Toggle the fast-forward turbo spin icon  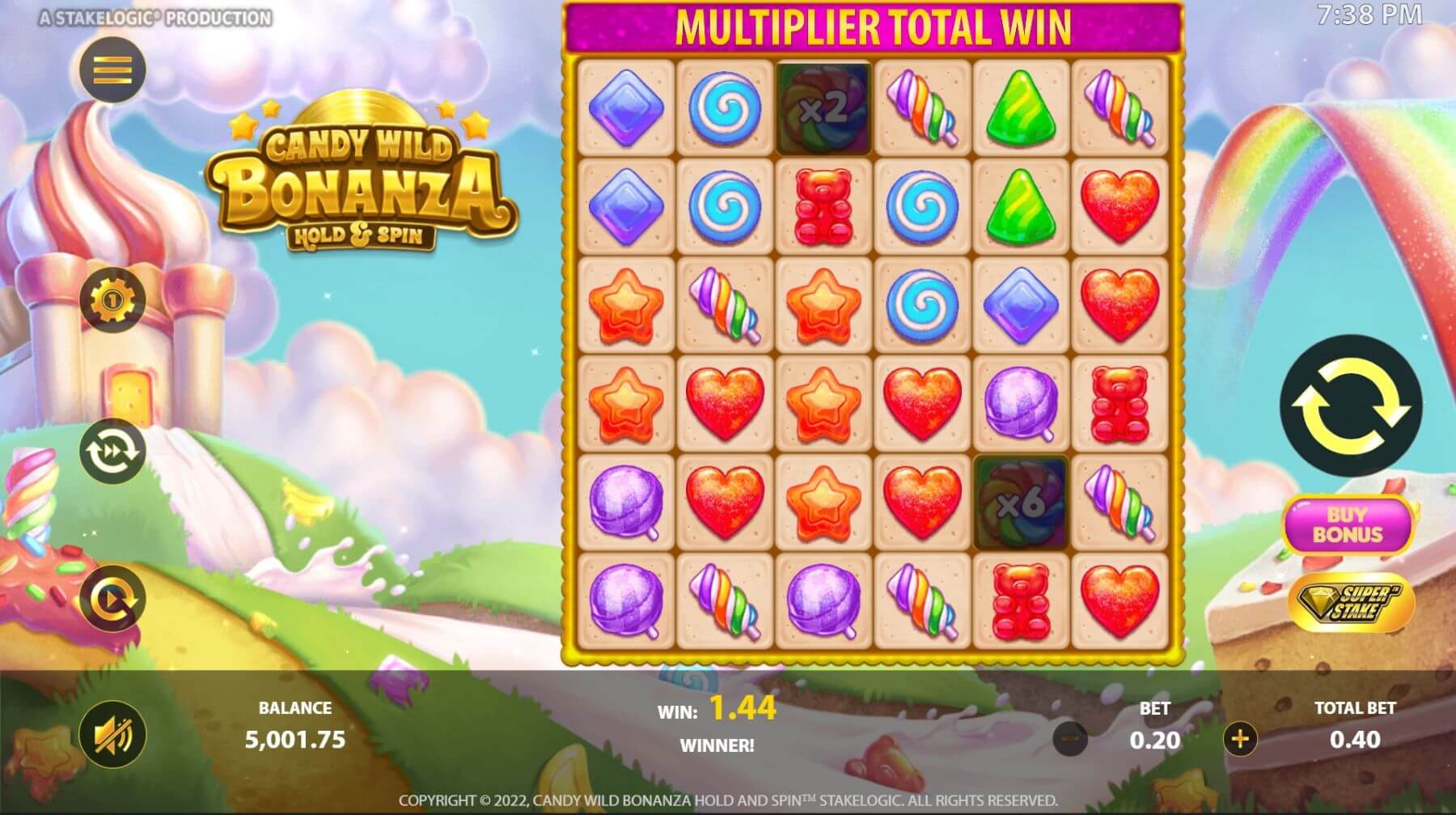tap(112, 452)
